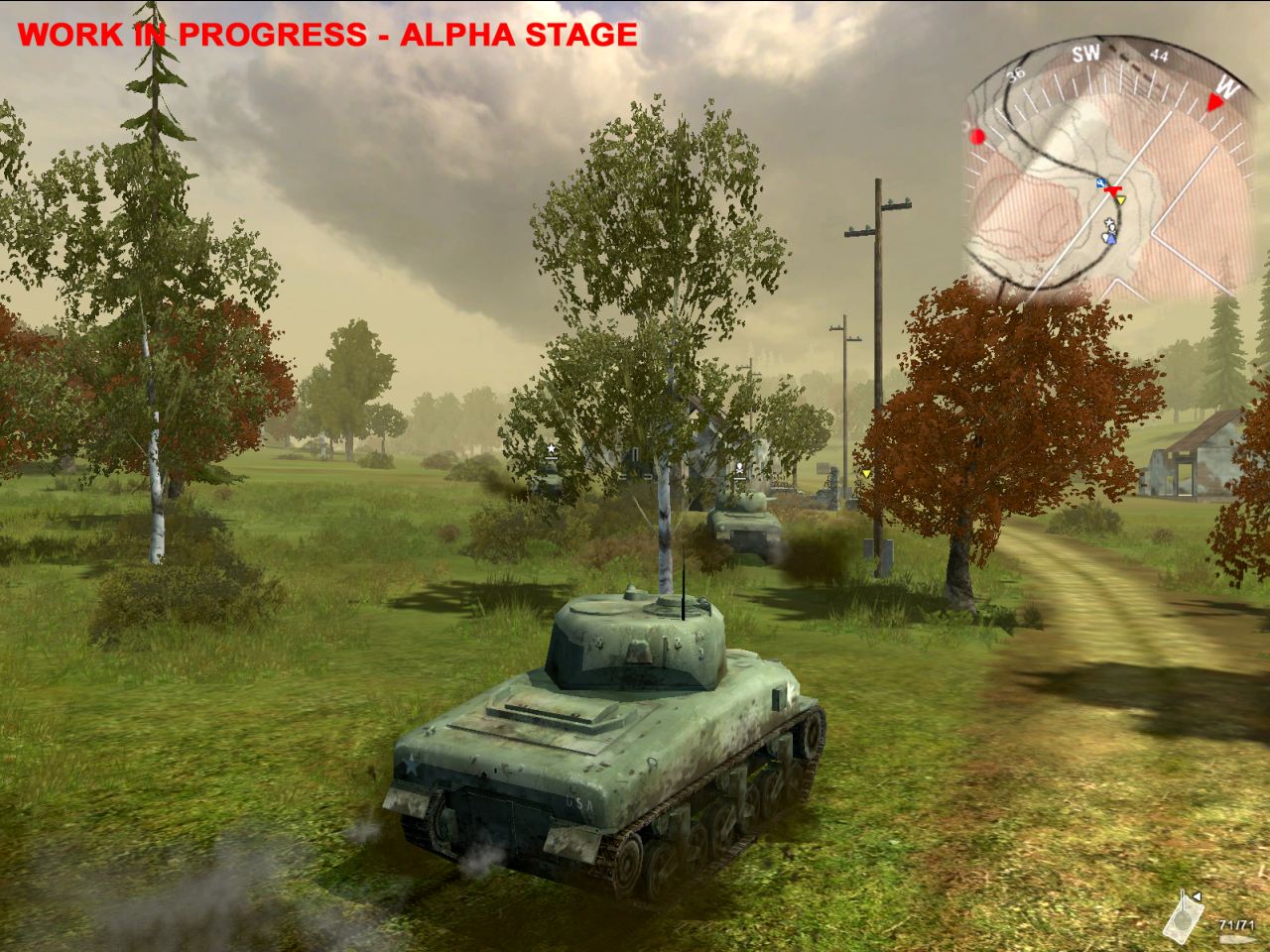Select the blue wrench repair icon on the minimap

1099,181
